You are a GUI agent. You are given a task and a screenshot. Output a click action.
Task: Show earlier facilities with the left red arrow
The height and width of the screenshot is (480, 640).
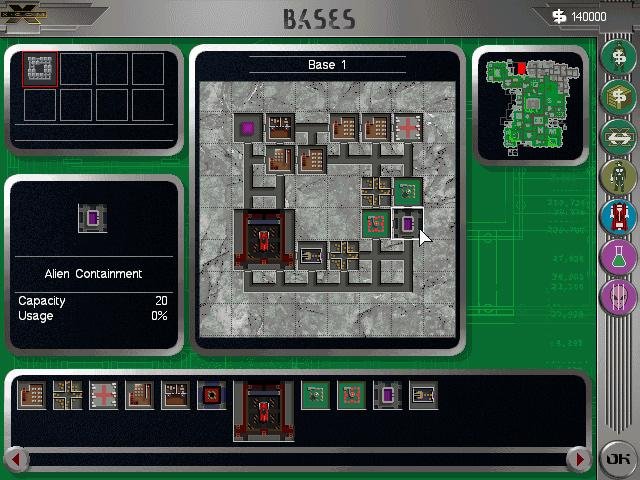tap(15, 459)
